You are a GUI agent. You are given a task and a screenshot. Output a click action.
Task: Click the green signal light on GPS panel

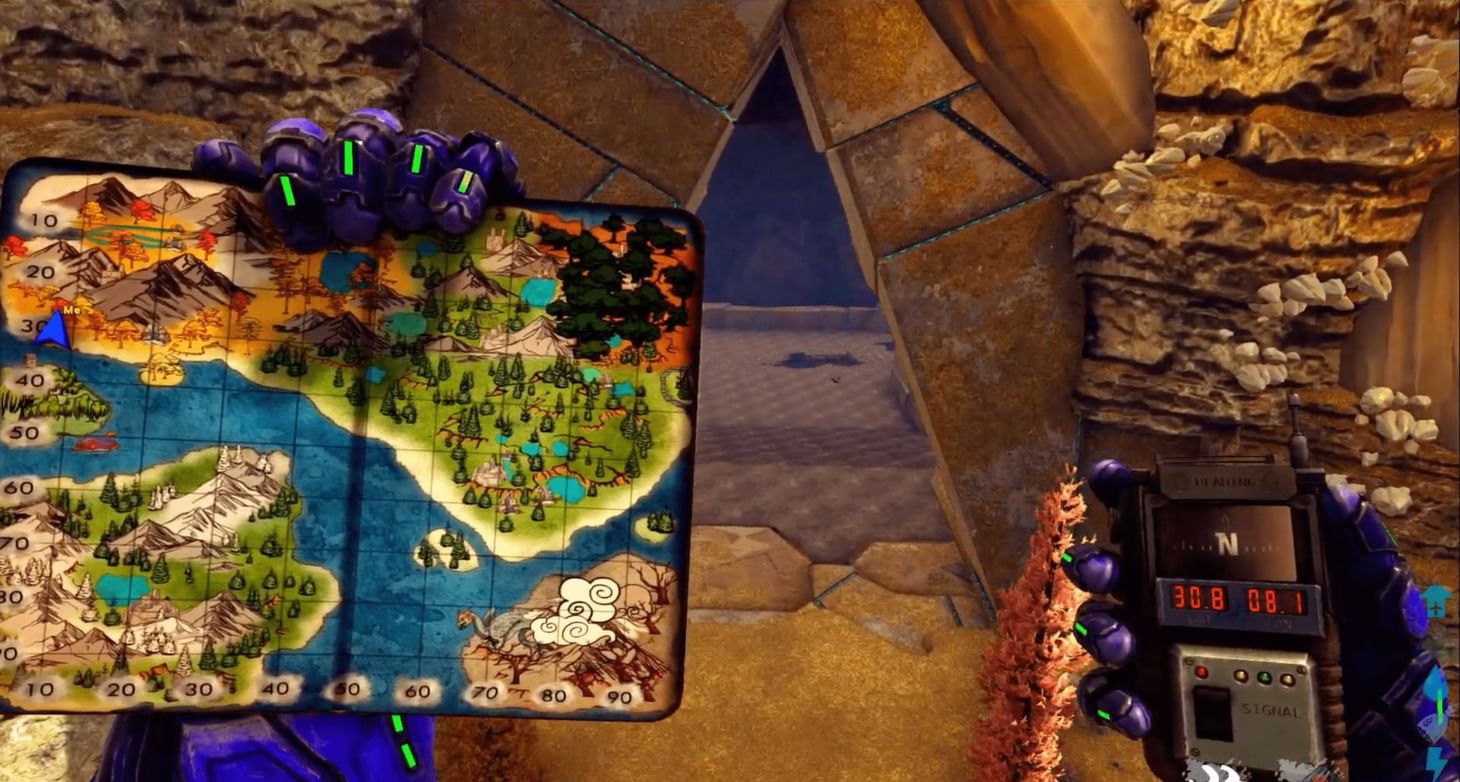1263,677
